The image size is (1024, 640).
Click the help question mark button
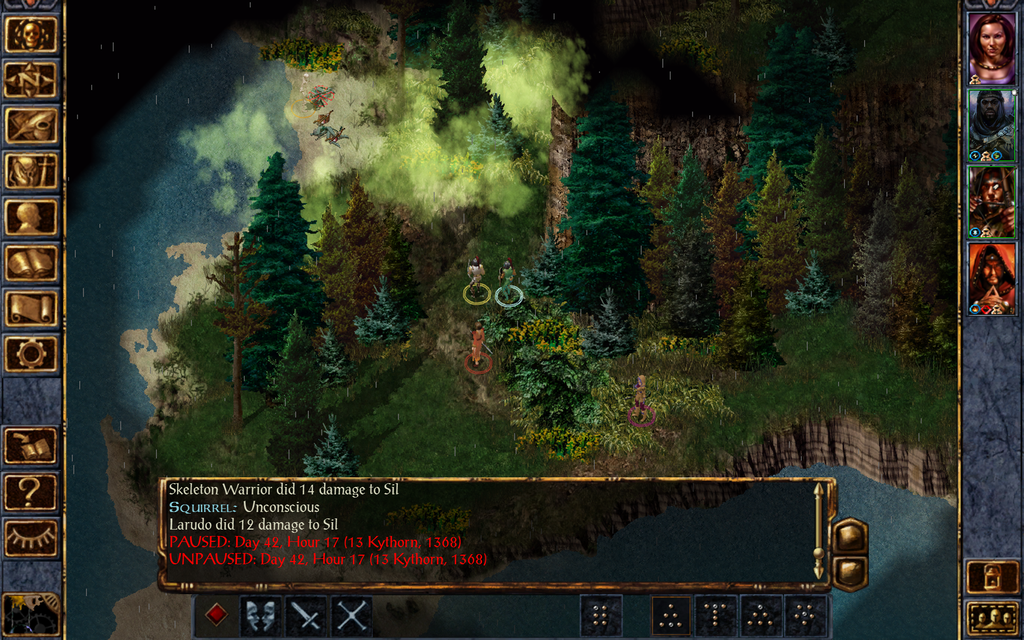coord(30,491)
